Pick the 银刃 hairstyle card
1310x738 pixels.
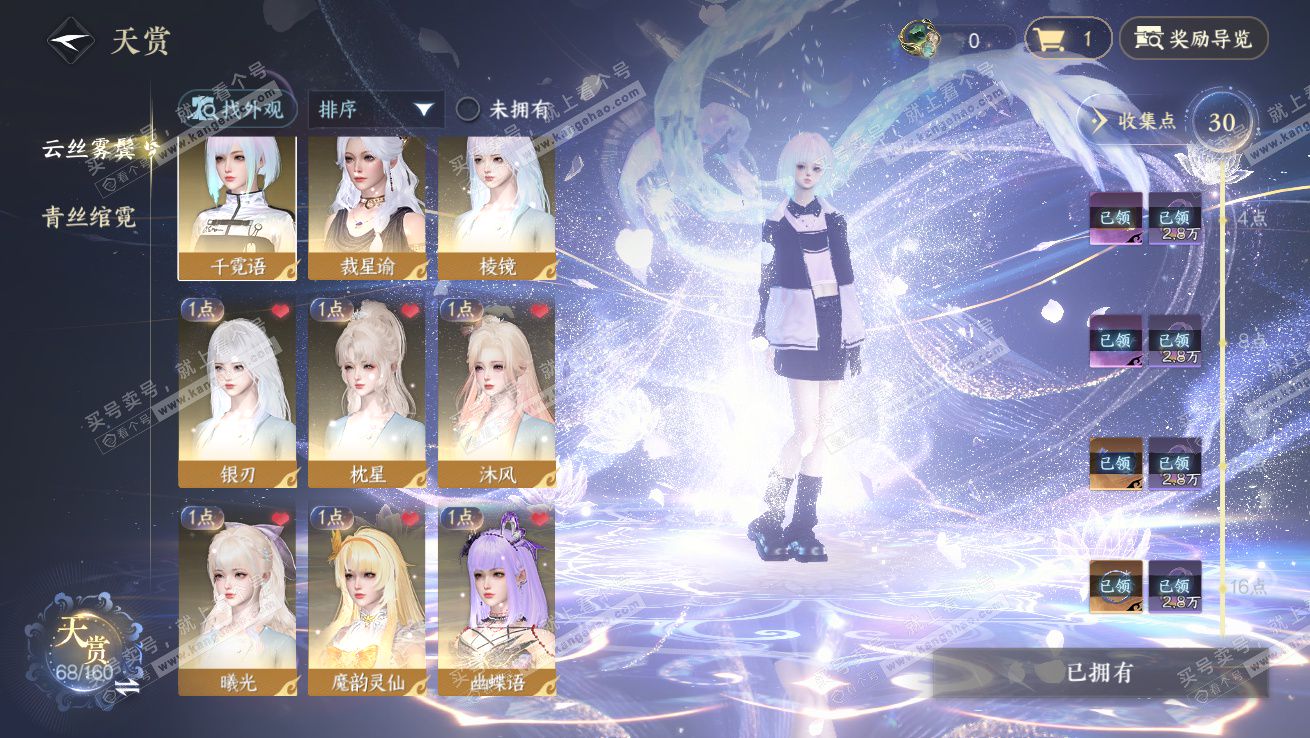pos(237,392)
